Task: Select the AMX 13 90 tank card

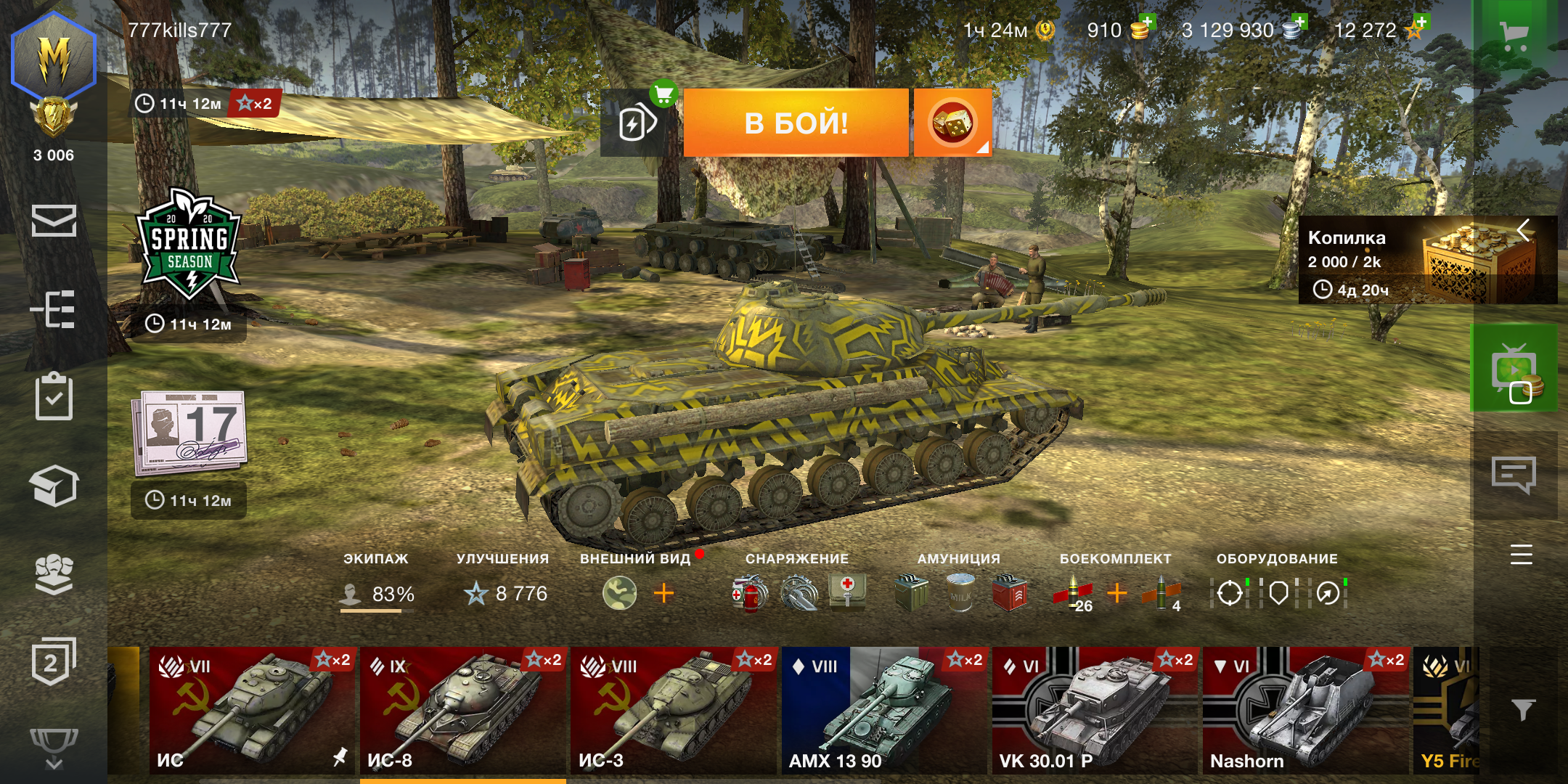Action: (x=883, y=710)
